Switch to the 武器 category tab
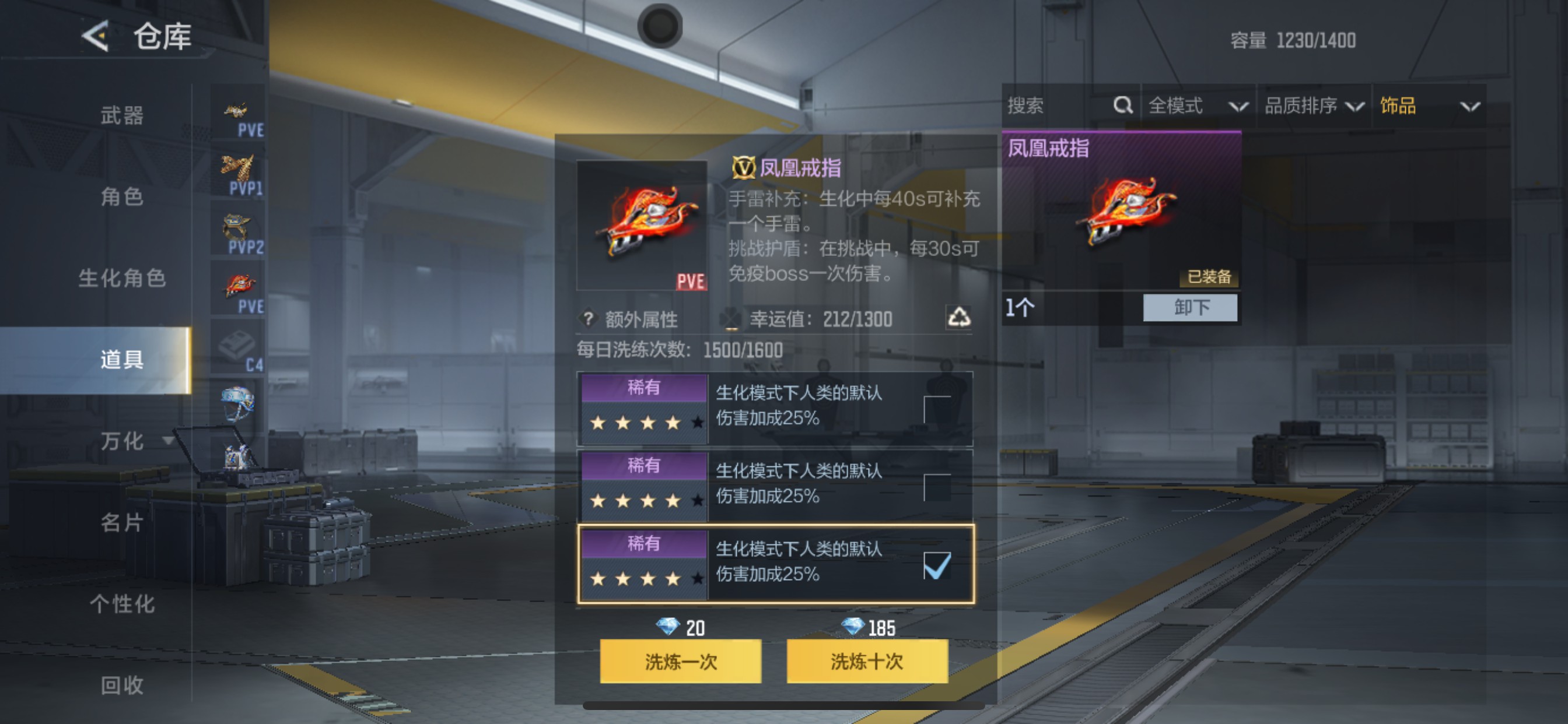1568x724 pixels. (122, 115)
